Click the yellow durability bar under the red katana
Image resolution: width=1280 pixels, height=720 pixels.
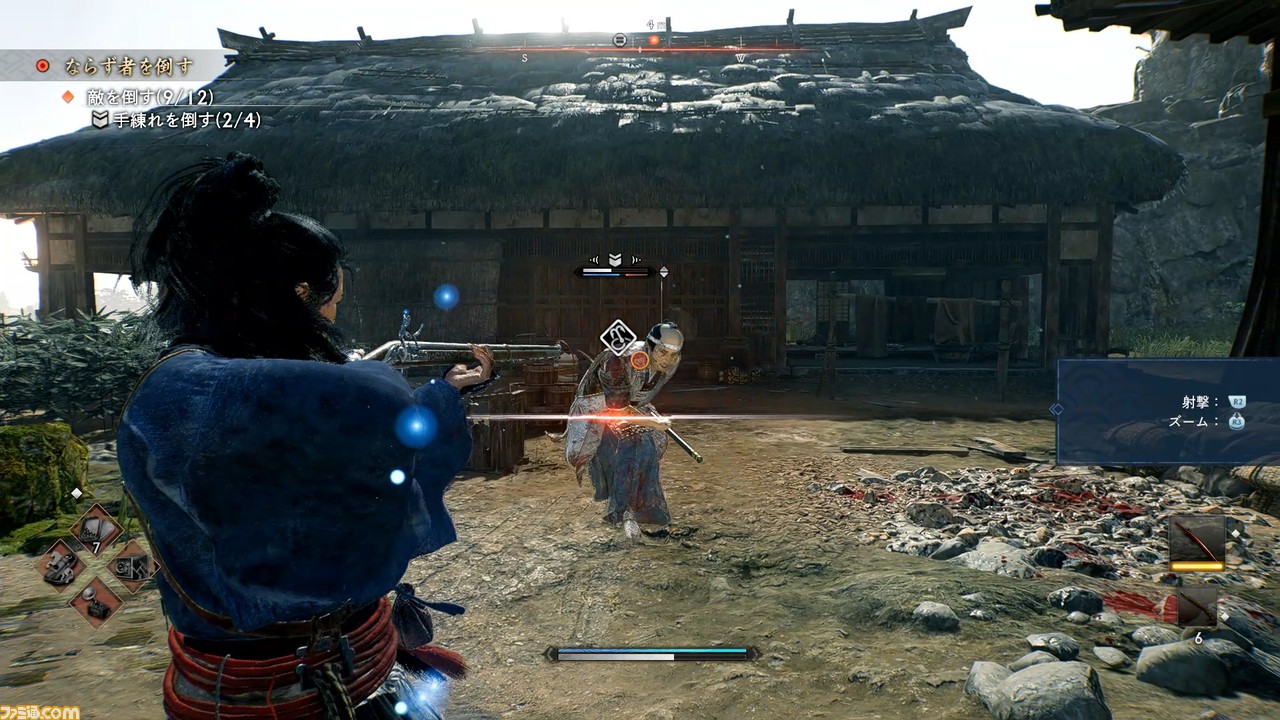coord(1200,565)
